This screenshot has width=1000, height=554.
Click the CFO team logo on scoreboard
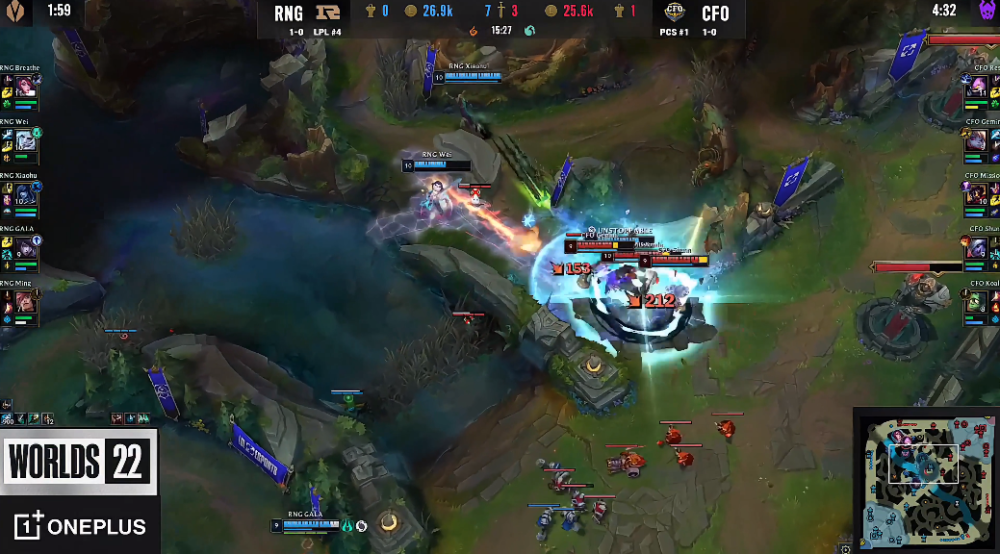[x=677, y=14]
